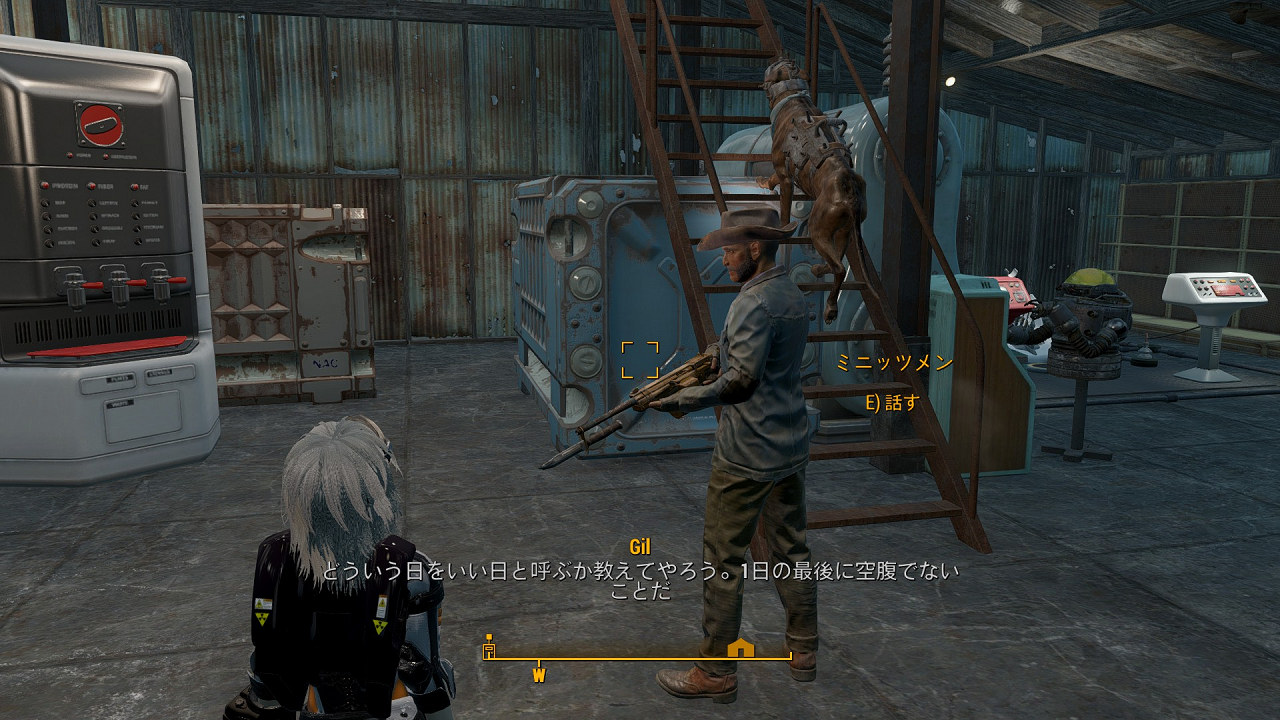Viewport: 1280px width, 720px height.
Task: Click a knob in the dispenser's middle button column
Action: click(x=94, y=216)
